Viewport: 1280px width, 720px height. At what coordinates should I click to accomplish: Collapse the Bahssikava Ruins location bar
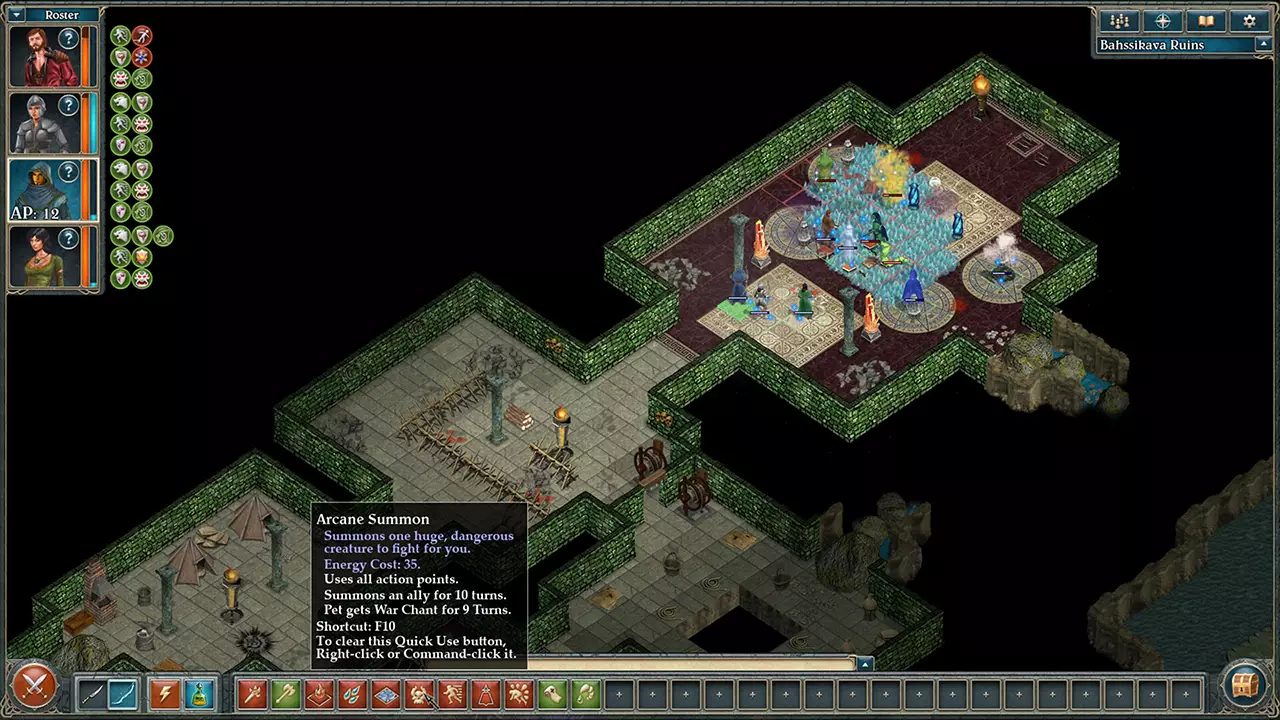pyautogui.click(x=1262, y=44)
